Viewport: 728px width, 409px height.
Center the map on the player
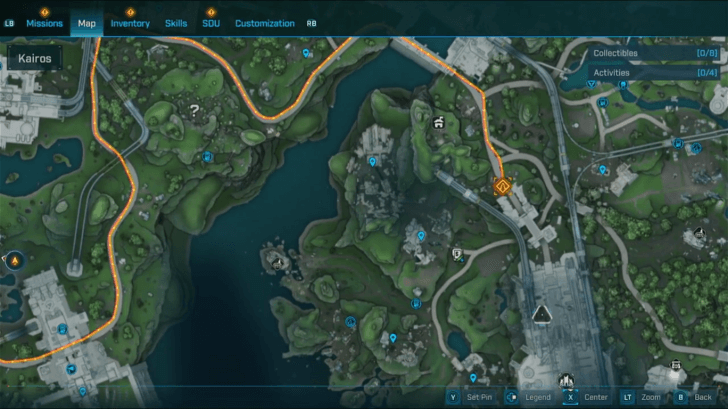point(587,397)
